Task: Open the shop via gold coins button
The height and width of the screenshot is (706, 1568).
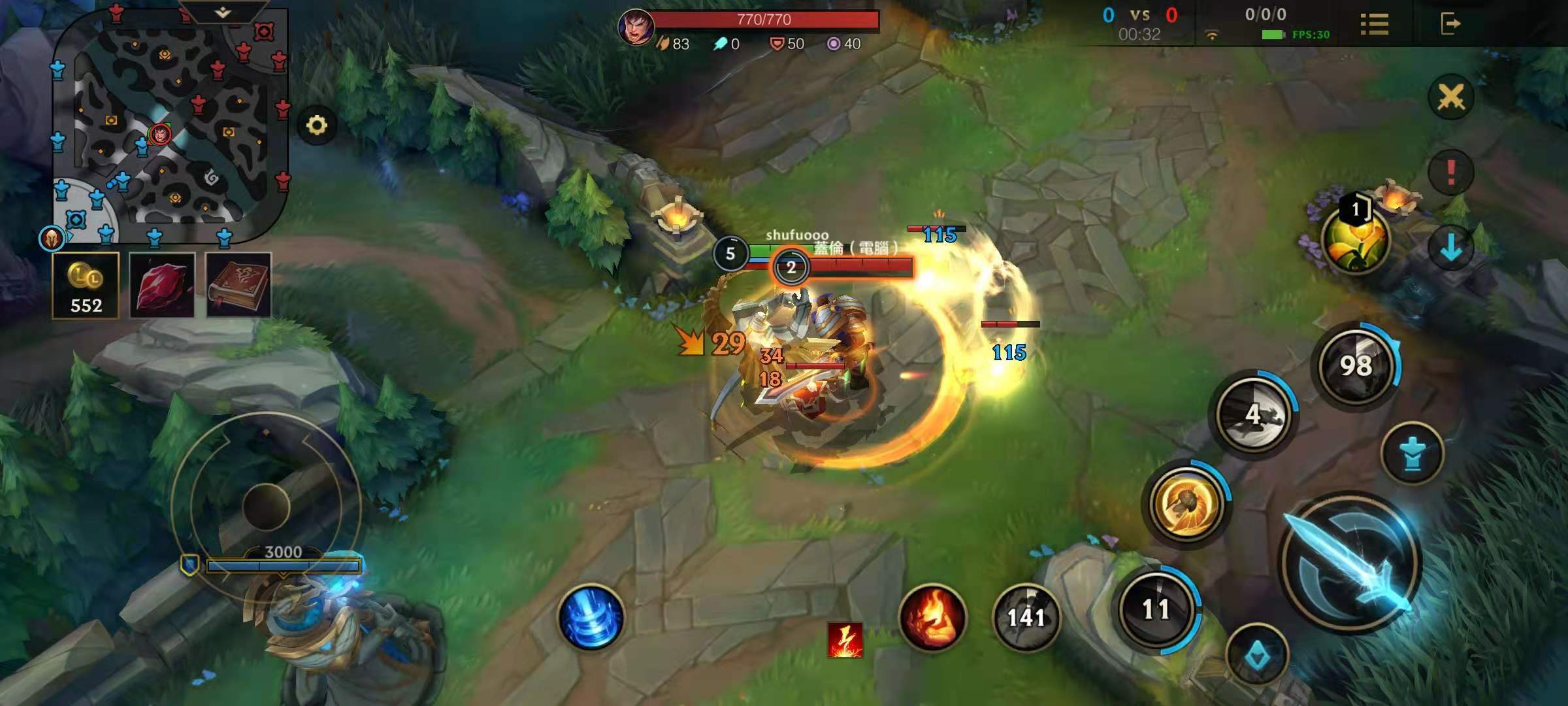Action: (x=86, y=286)
